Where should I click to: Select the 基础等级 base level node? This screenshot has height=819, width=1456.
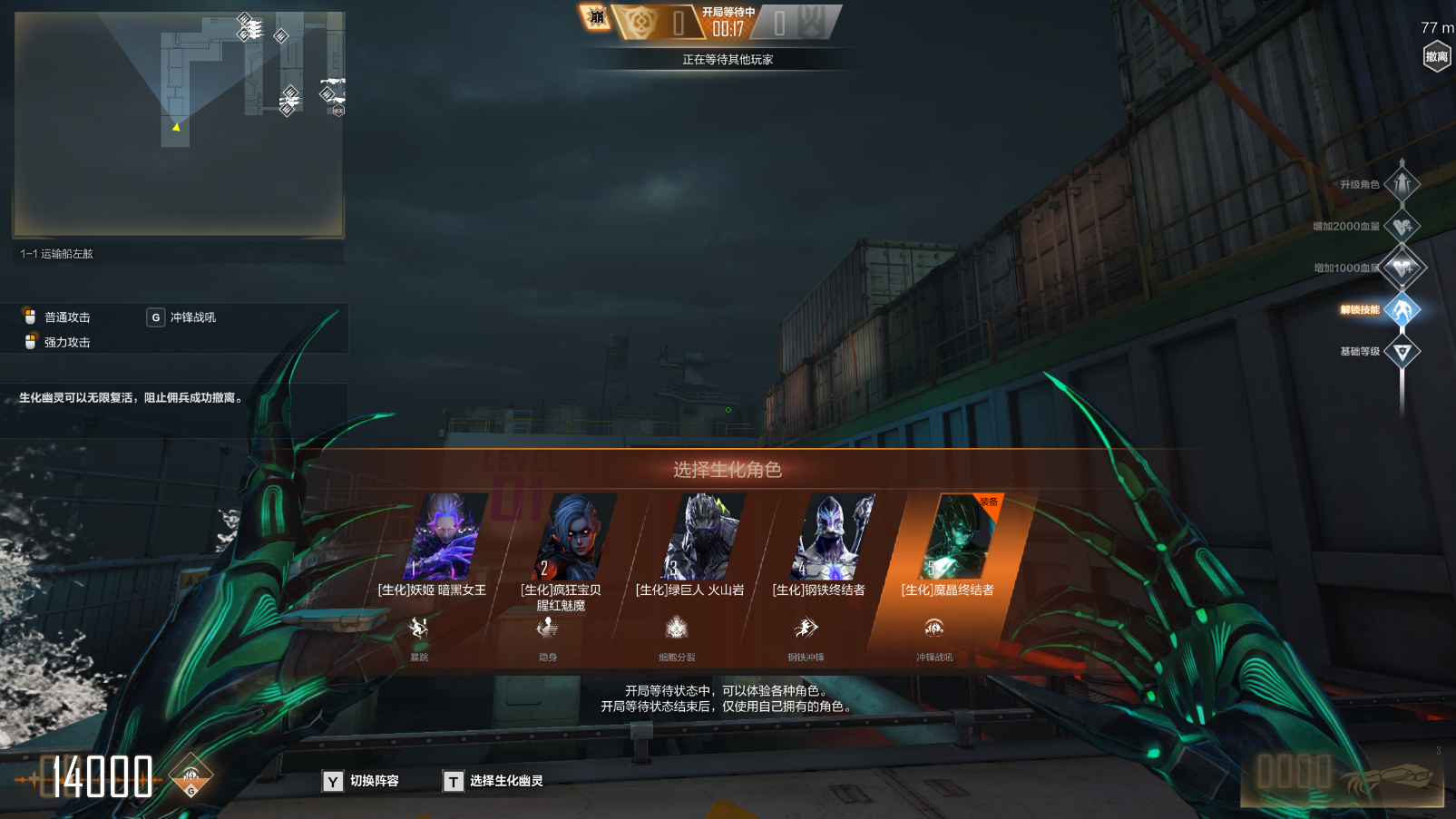click(x=1402, y=352)
